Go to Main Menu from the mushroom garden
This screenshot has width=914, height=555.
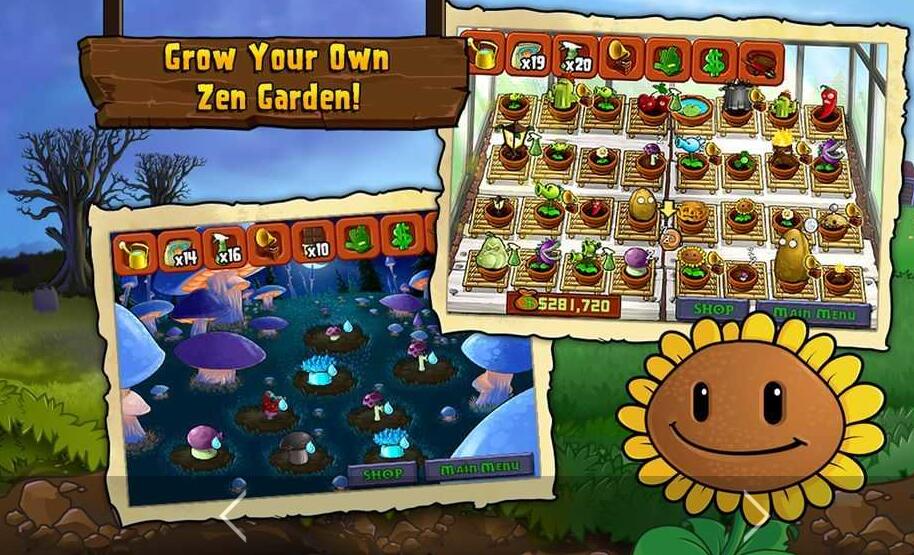tap(477, 468)
